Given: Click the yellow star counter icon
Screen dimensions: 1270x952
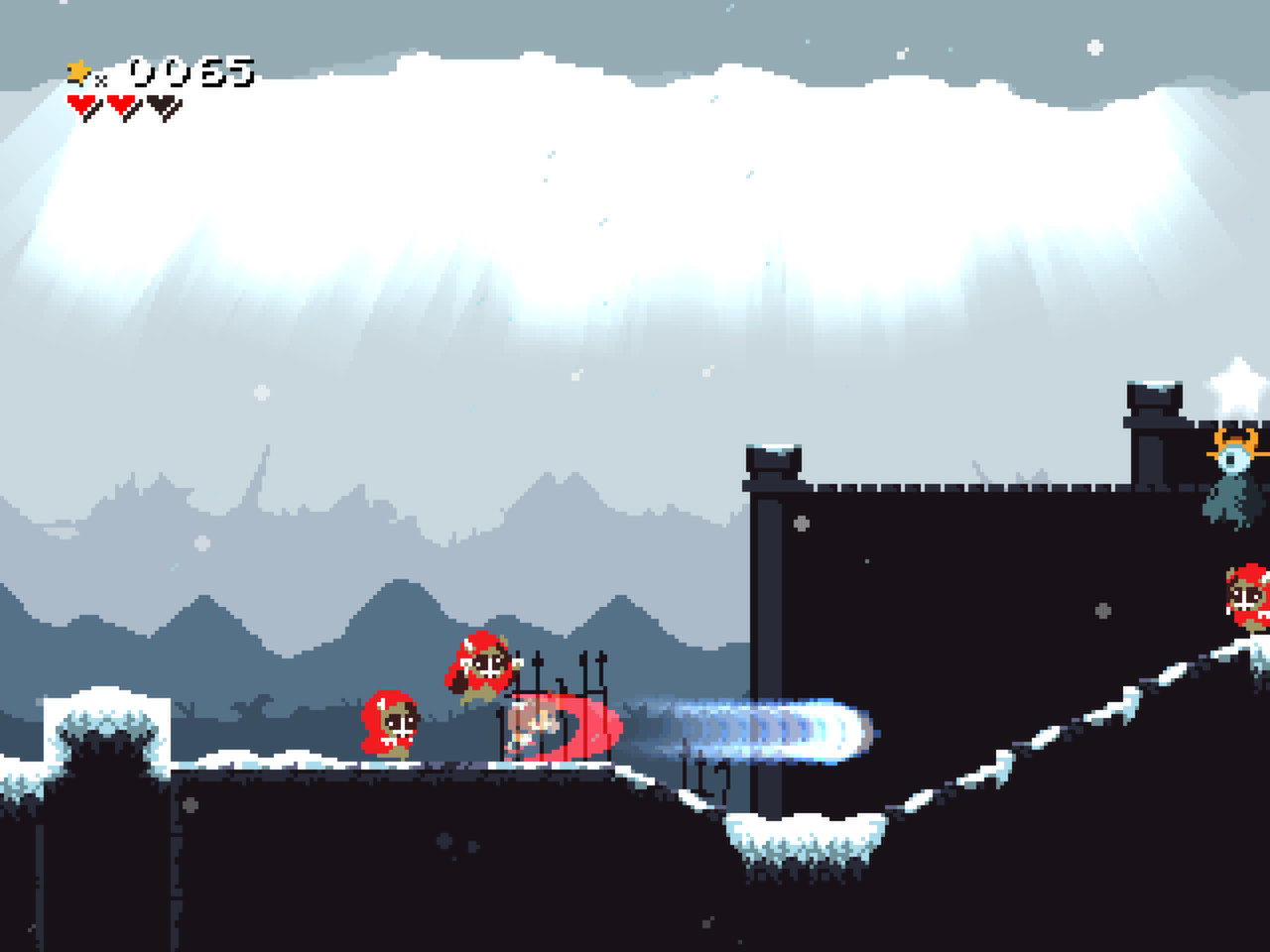Looking at the screenshot, I should tap(77, 70).
